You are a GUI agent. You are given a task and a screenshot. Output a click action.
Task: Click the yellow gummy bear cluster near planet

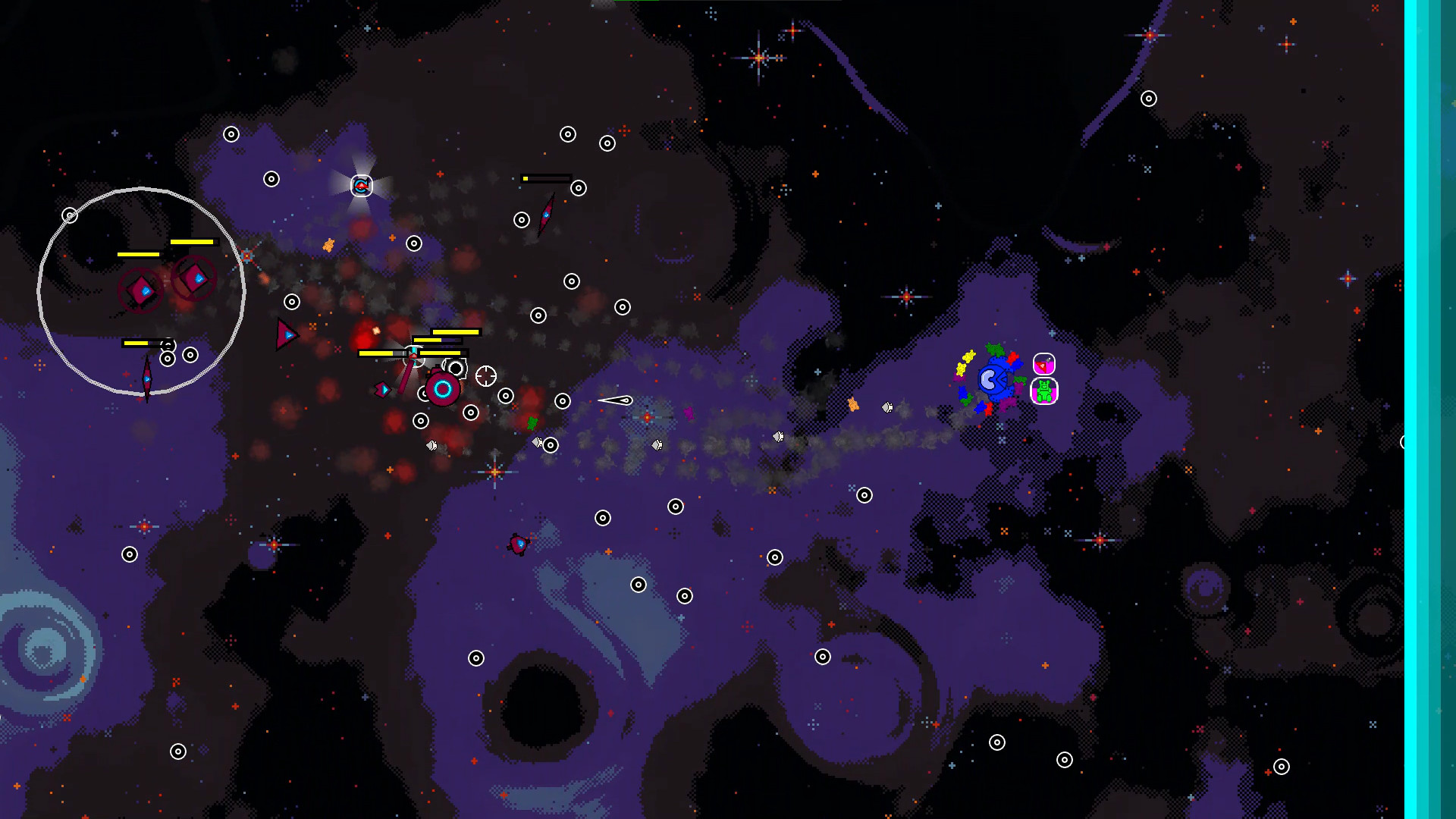pyautogui.click(x=966, y=362)
